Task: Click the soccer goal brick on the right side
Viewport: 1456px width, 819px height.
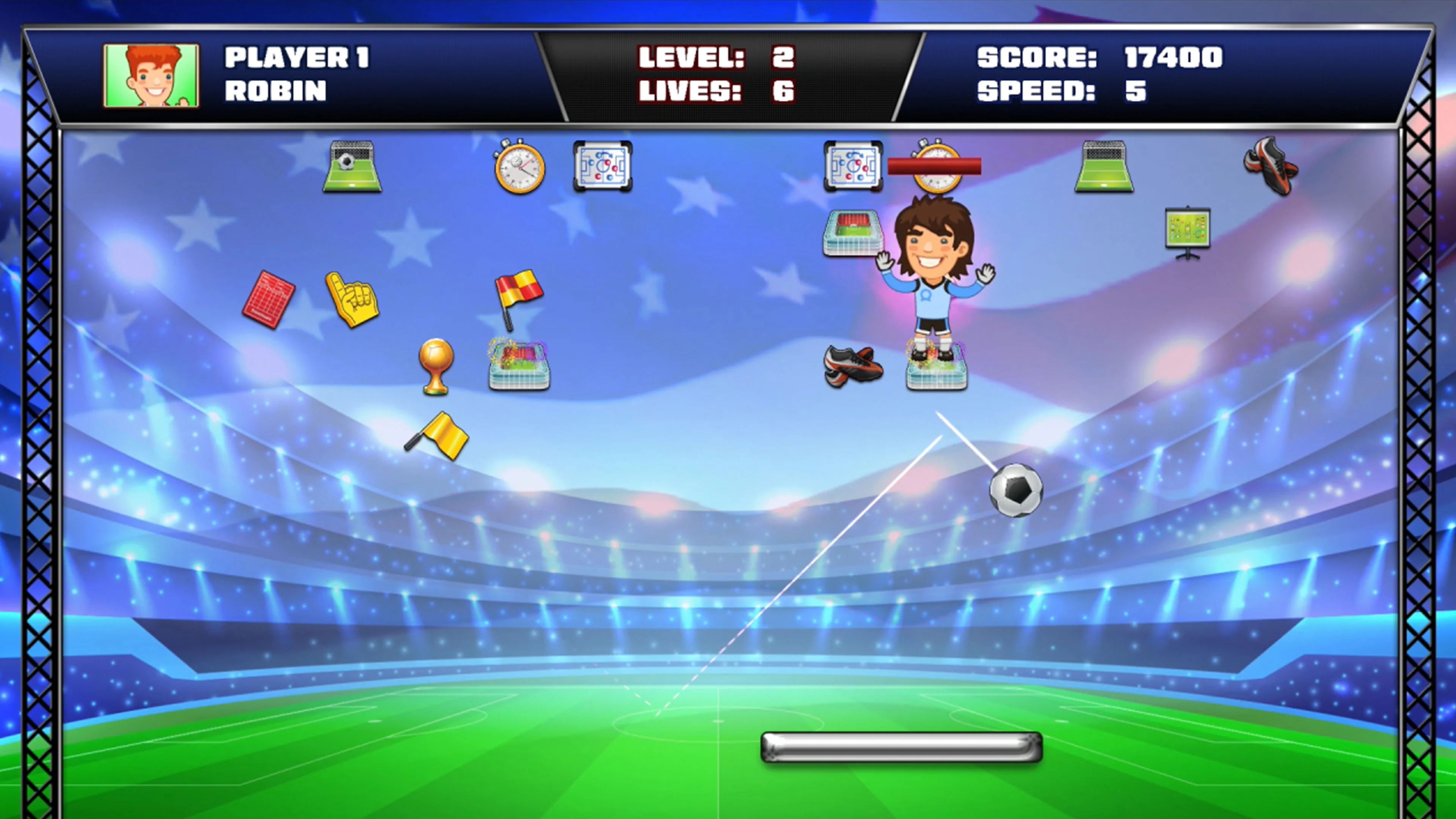Action: [1103, 167]
